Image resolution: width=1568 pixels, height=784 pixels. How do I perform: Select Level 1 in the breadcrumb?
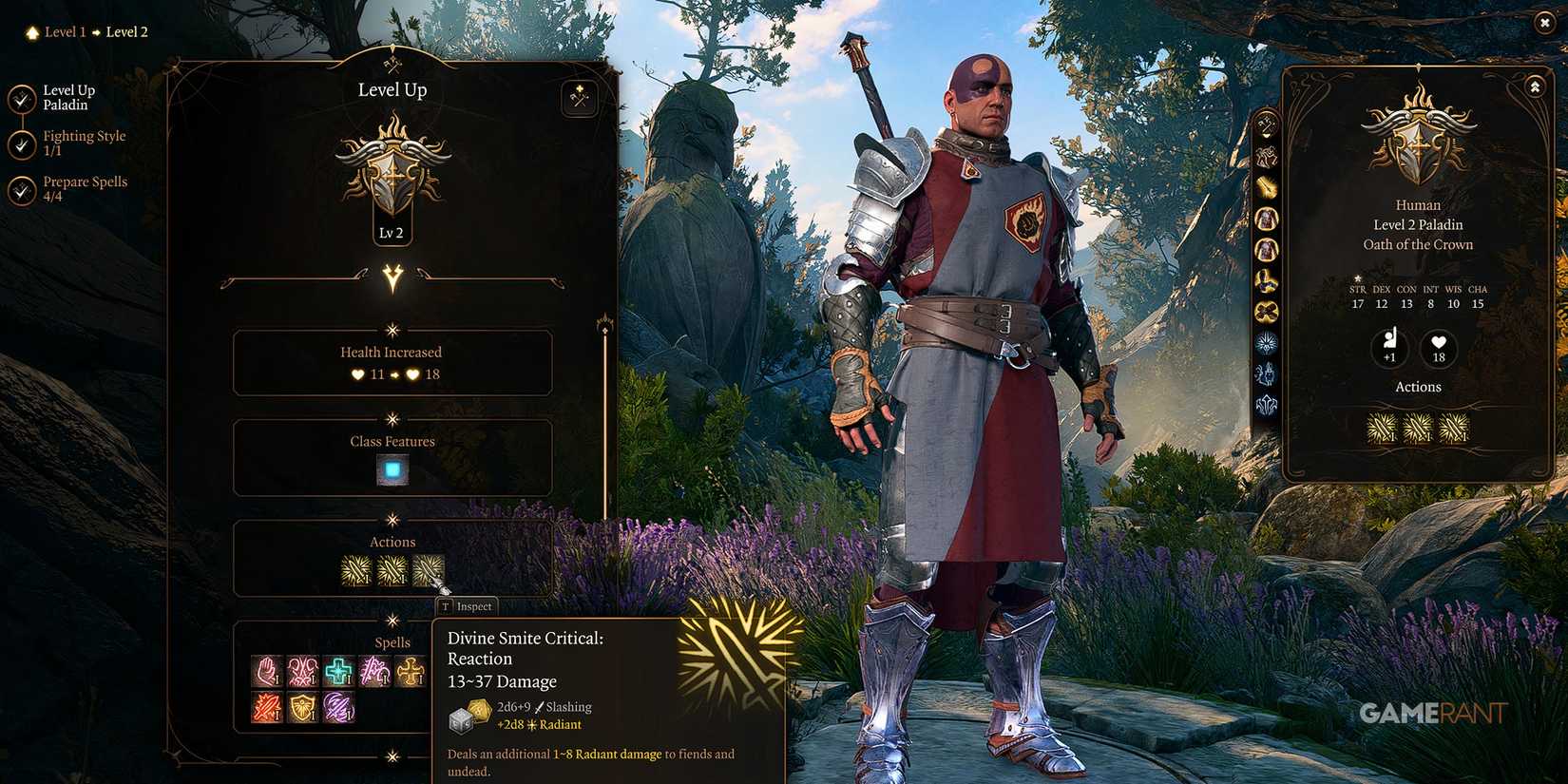pyautogui.click(x=65, y=31)
